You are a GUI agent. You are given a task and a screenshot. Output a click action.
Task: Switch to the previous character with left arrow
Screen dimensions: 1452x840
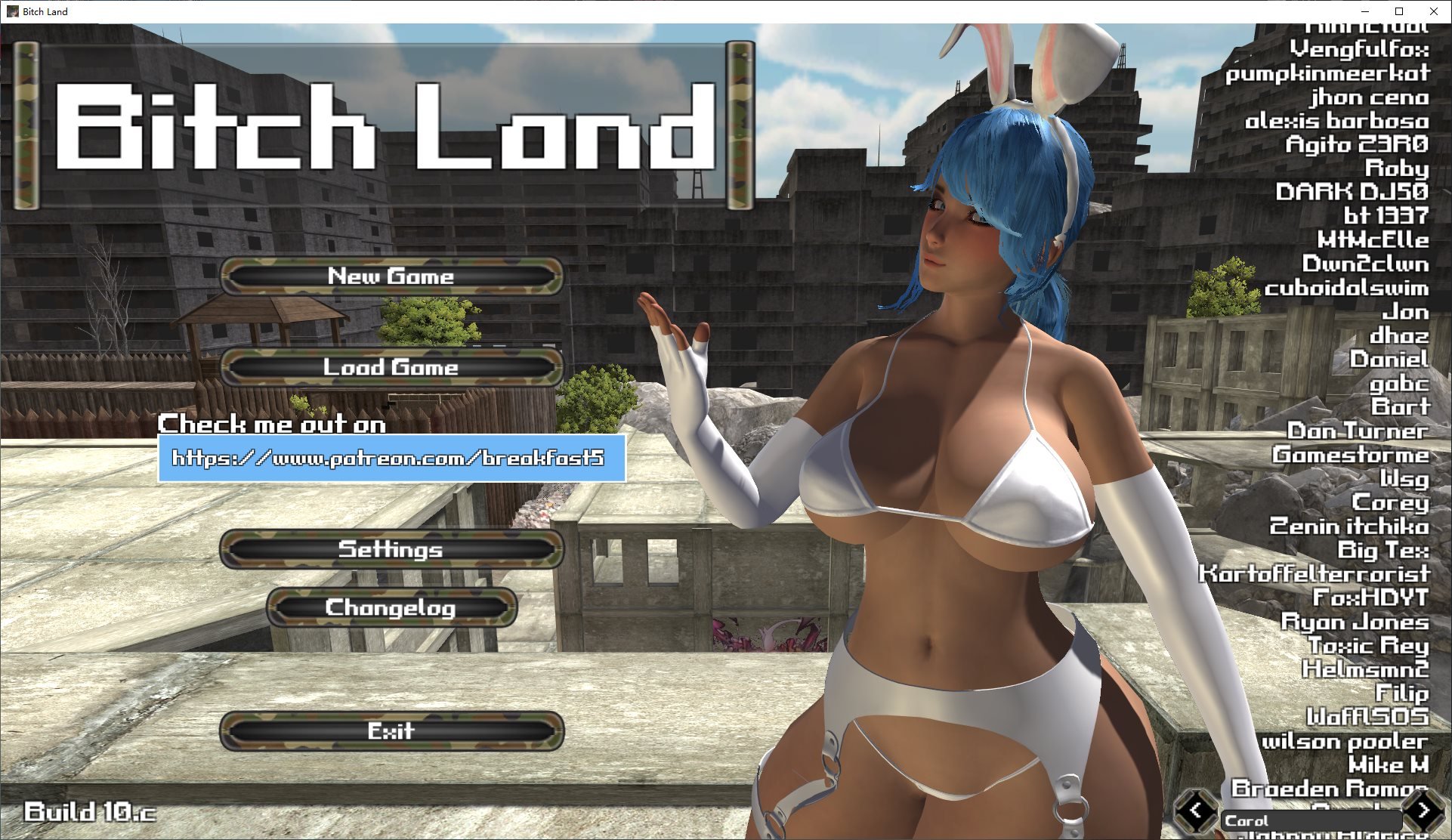tap(1196, 811)
